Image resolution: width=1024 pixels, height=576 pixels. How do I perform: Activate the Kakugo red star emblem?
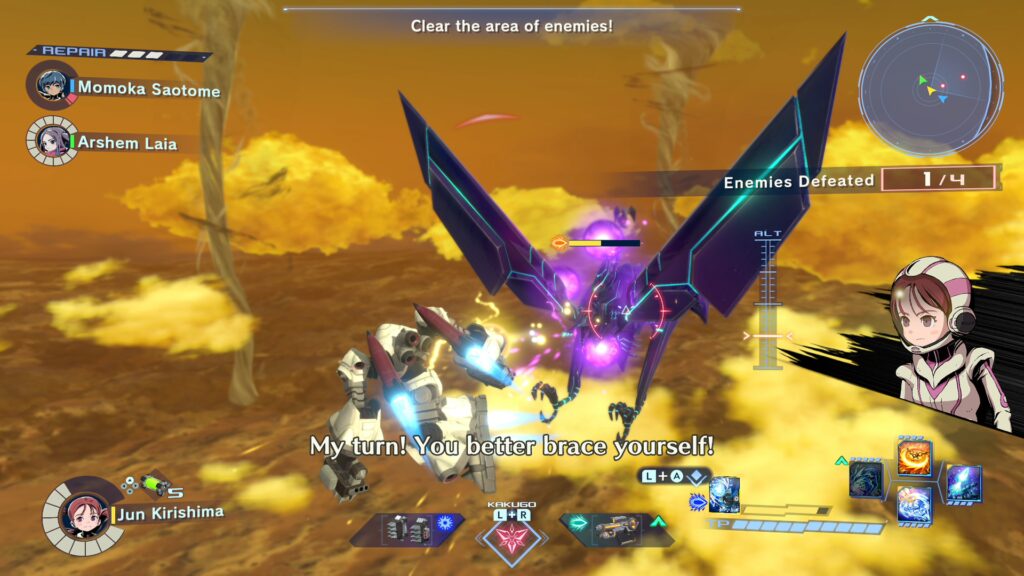pos(512,538)
